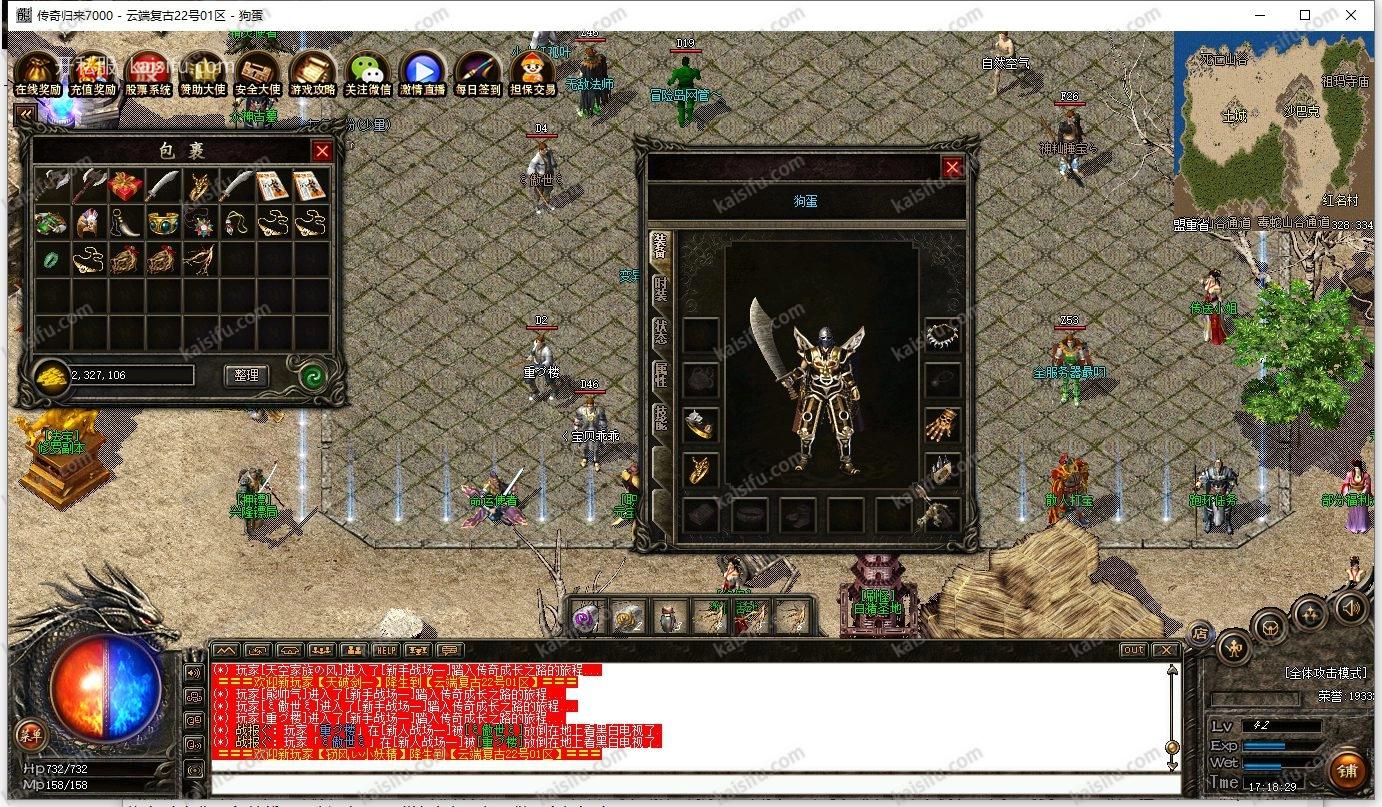Close the 包裹 bag window
1382x807 pixels.
(x=322, y=151)
